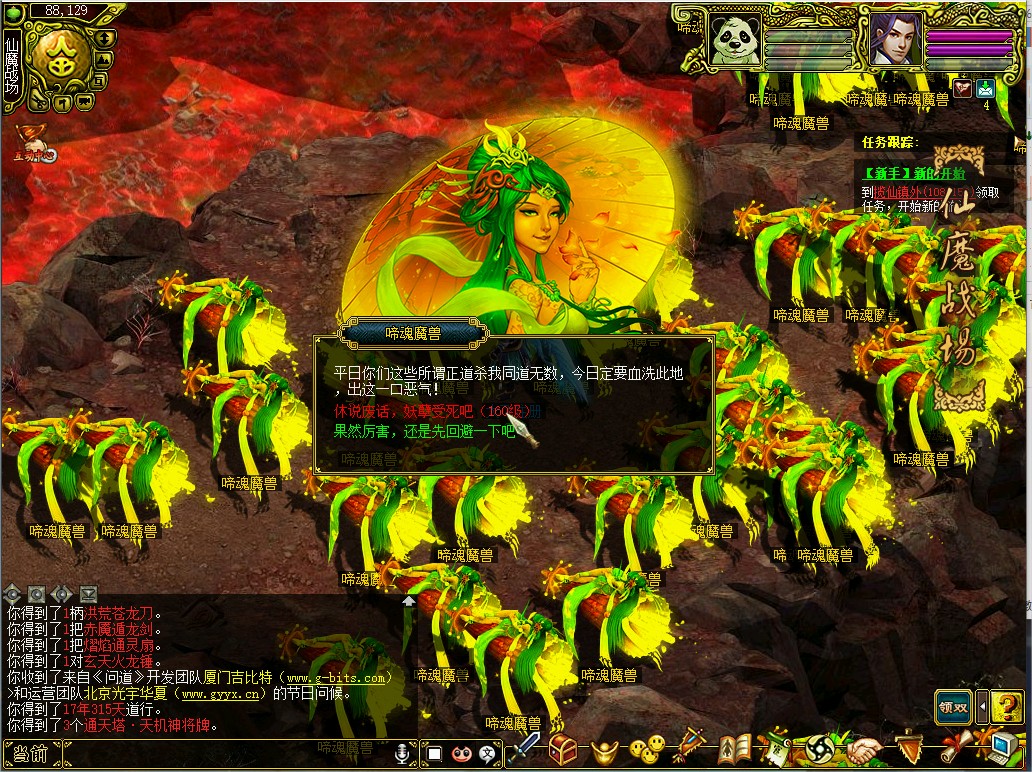Open the treasure chest bag

tap(564, 748)
